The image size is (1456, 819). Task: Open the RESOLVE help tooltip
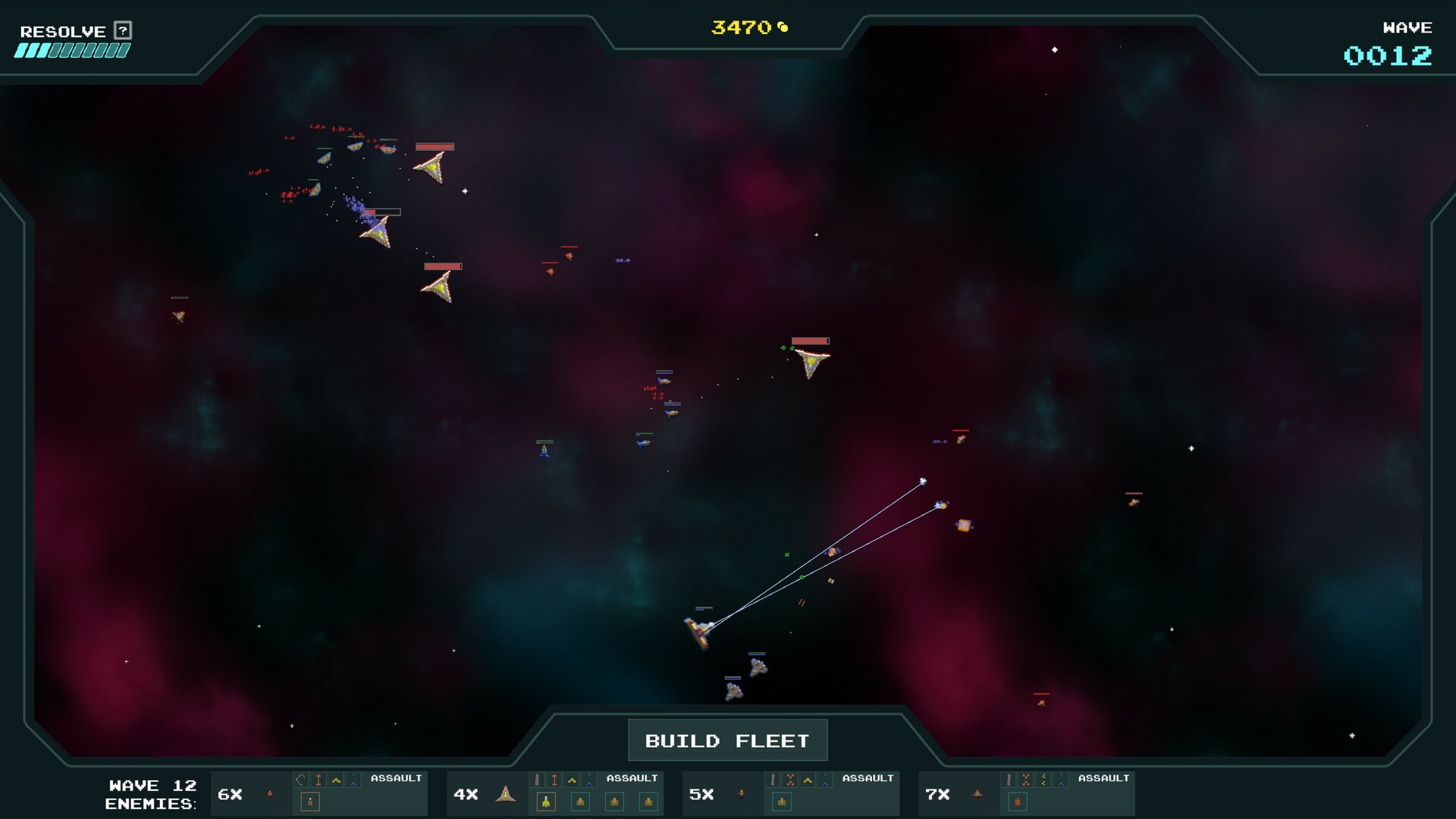click(119, 31)
